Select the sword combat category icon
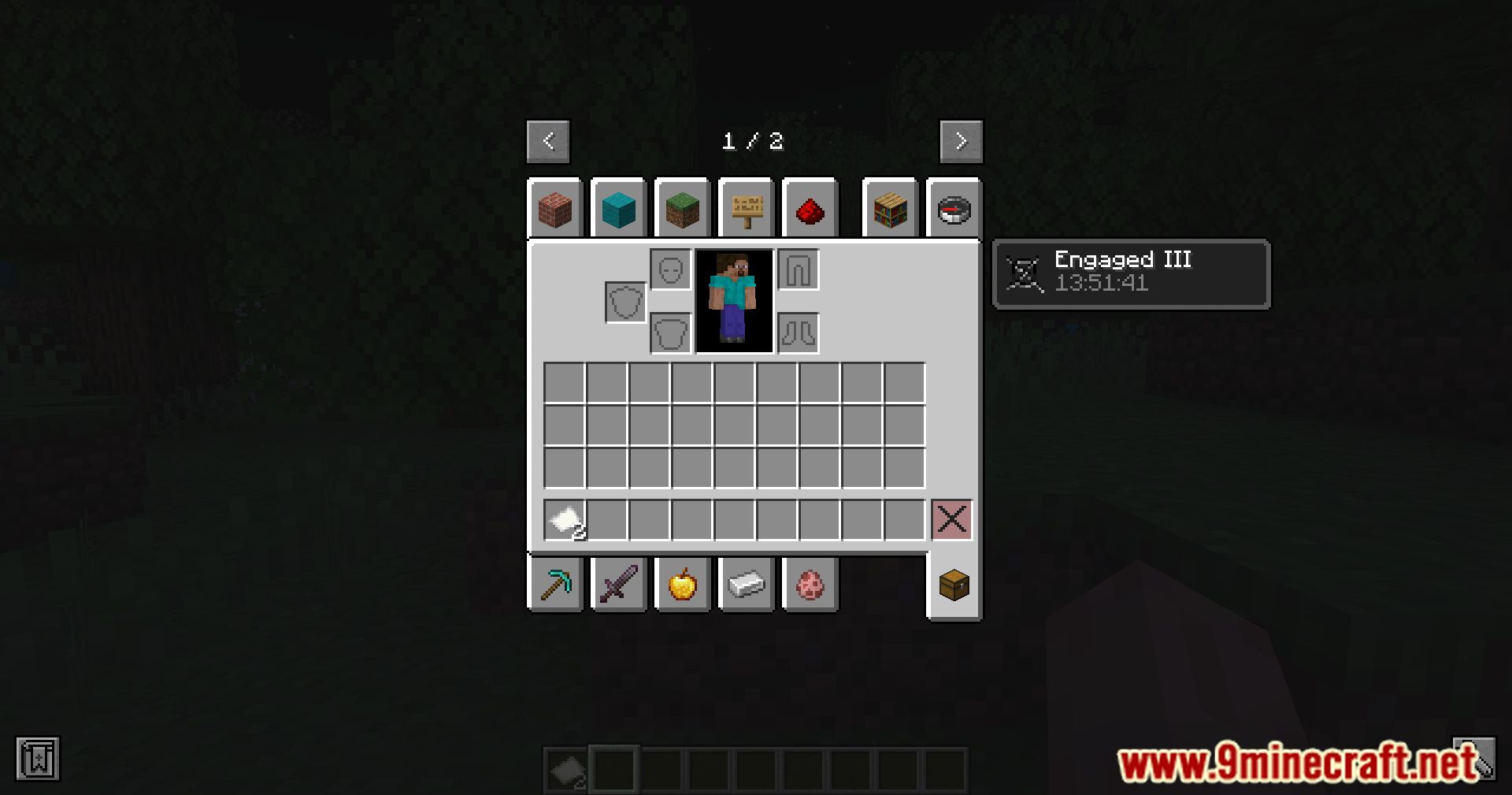Image resolution: width=1512 pixels, height=795 pixels. click(x=619, y=584)
